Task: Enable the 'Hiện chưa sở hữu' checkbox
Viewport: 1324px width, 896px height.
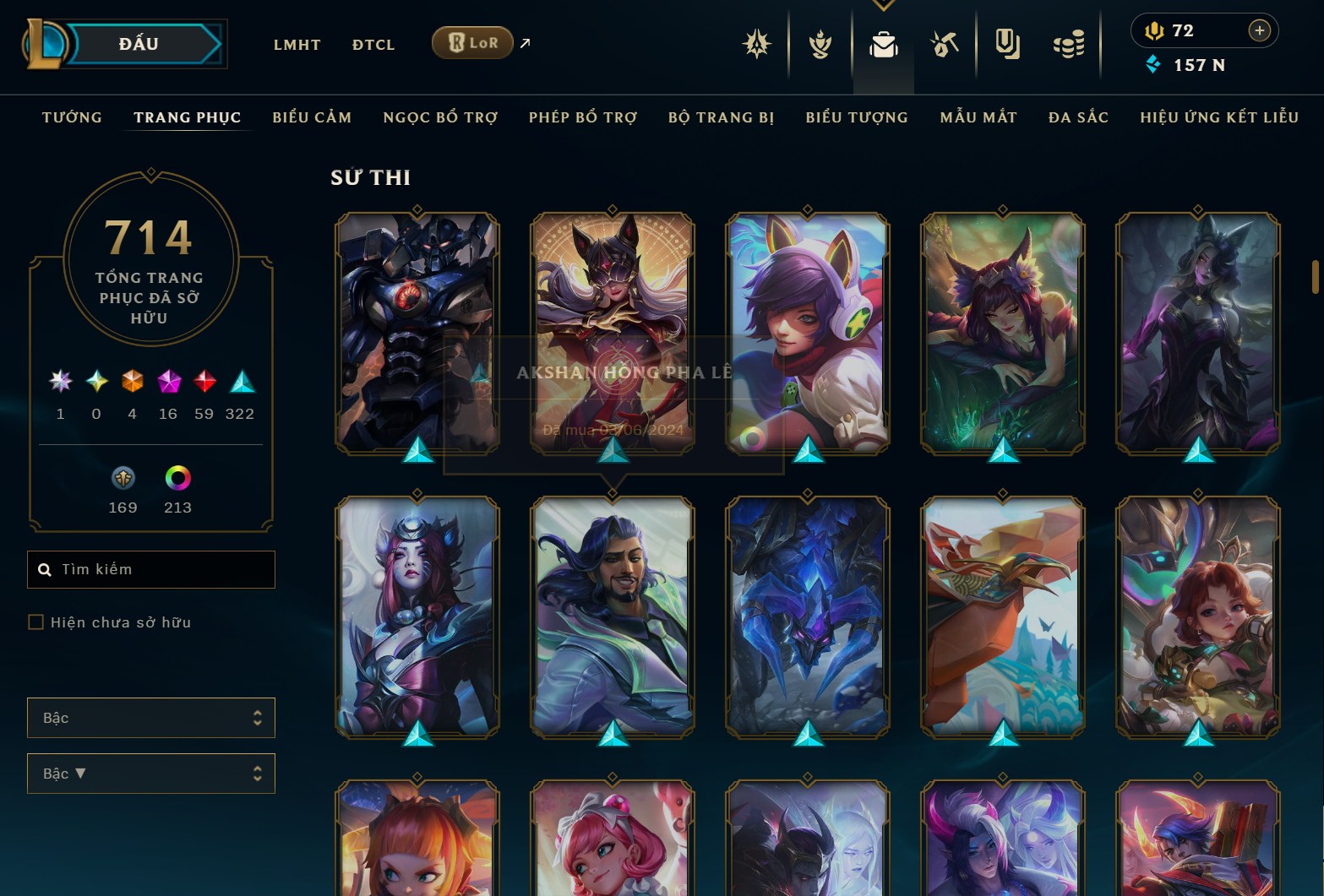Action: tap(36, 622)
